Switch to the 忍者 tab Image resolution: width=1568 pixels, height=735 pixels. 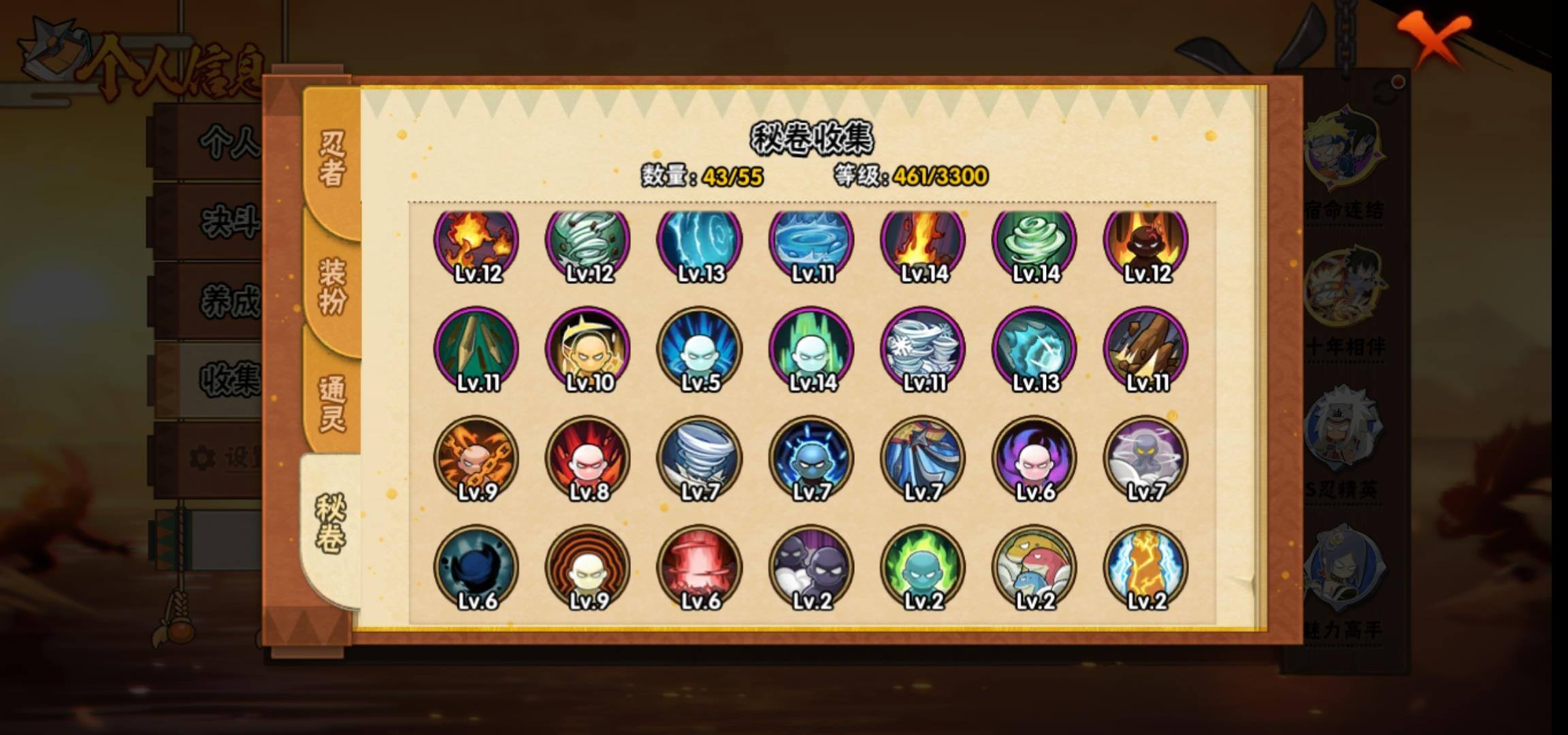(x=331, y=159)
